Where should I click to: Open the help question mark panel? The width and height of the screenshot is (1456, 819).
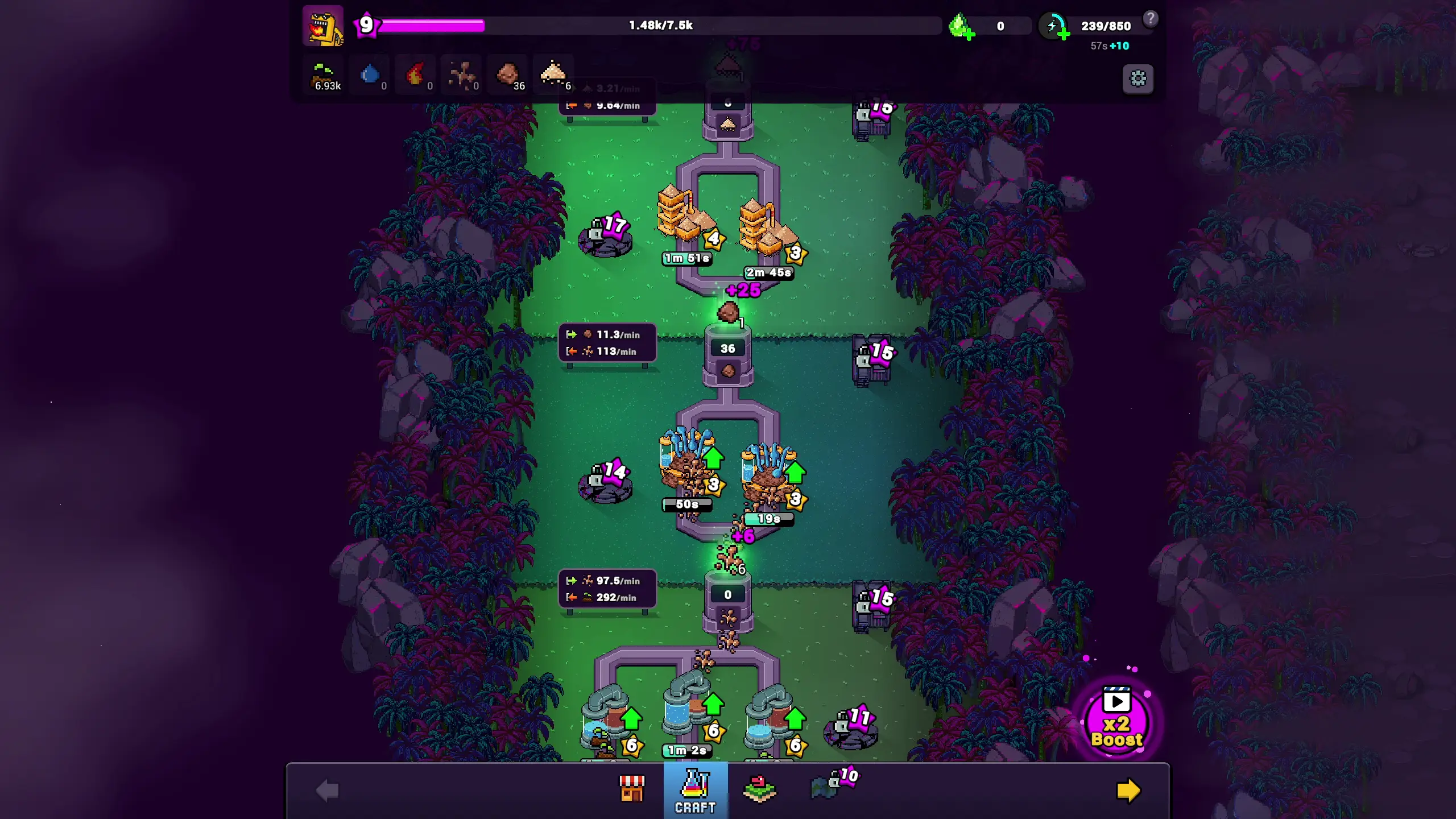coord(1151,19)
